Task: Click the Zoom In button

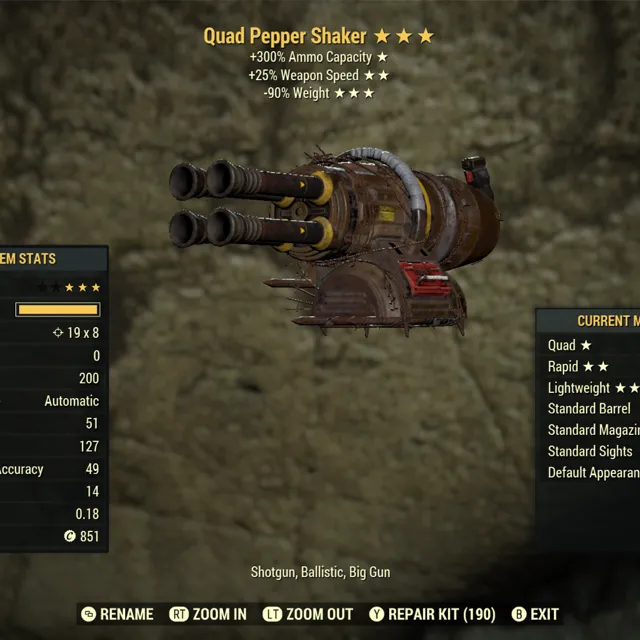Action: (x=208, y=614)
